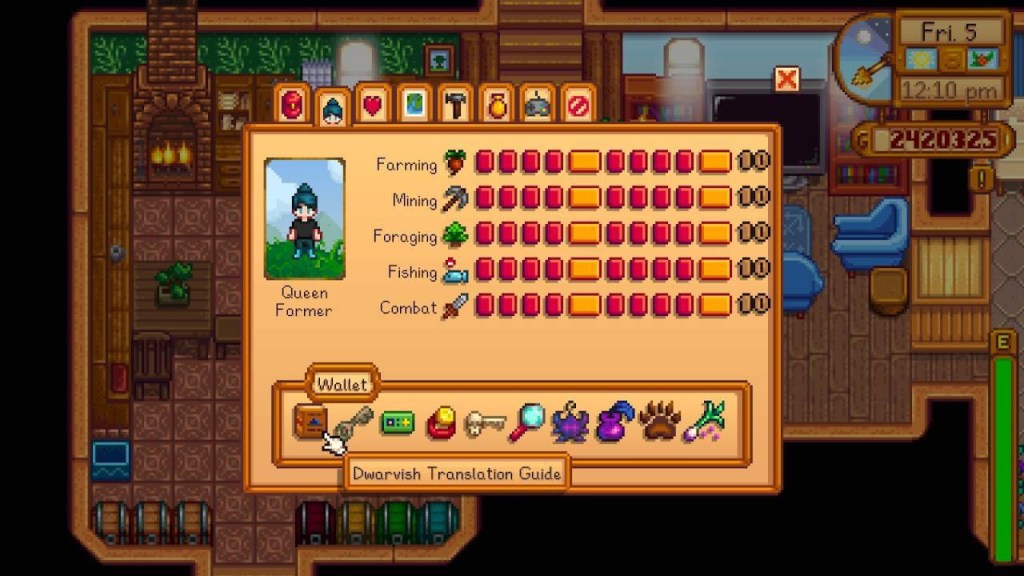Close the menu with the X button
This screenshot has height=576, width=1024.
click(787, 79)
